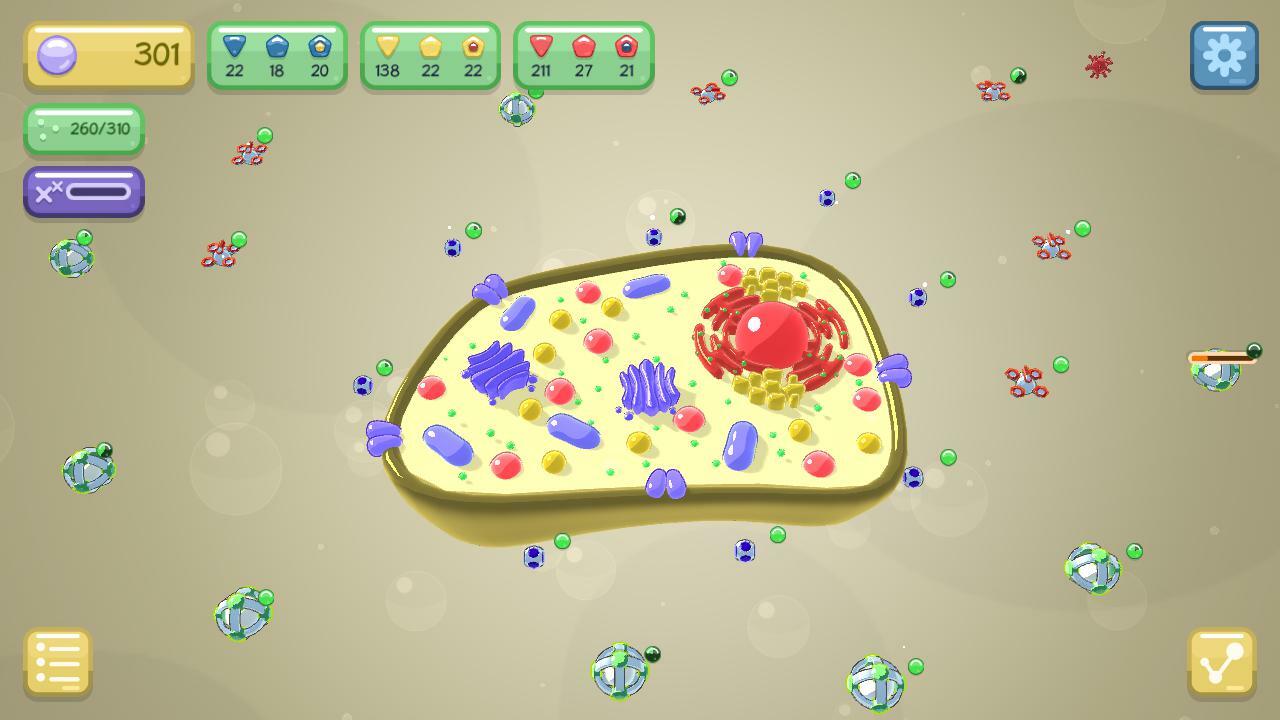Select the blue teardrop resource icon
Viewport: 1280px width, 720px height.
[234, 46]
